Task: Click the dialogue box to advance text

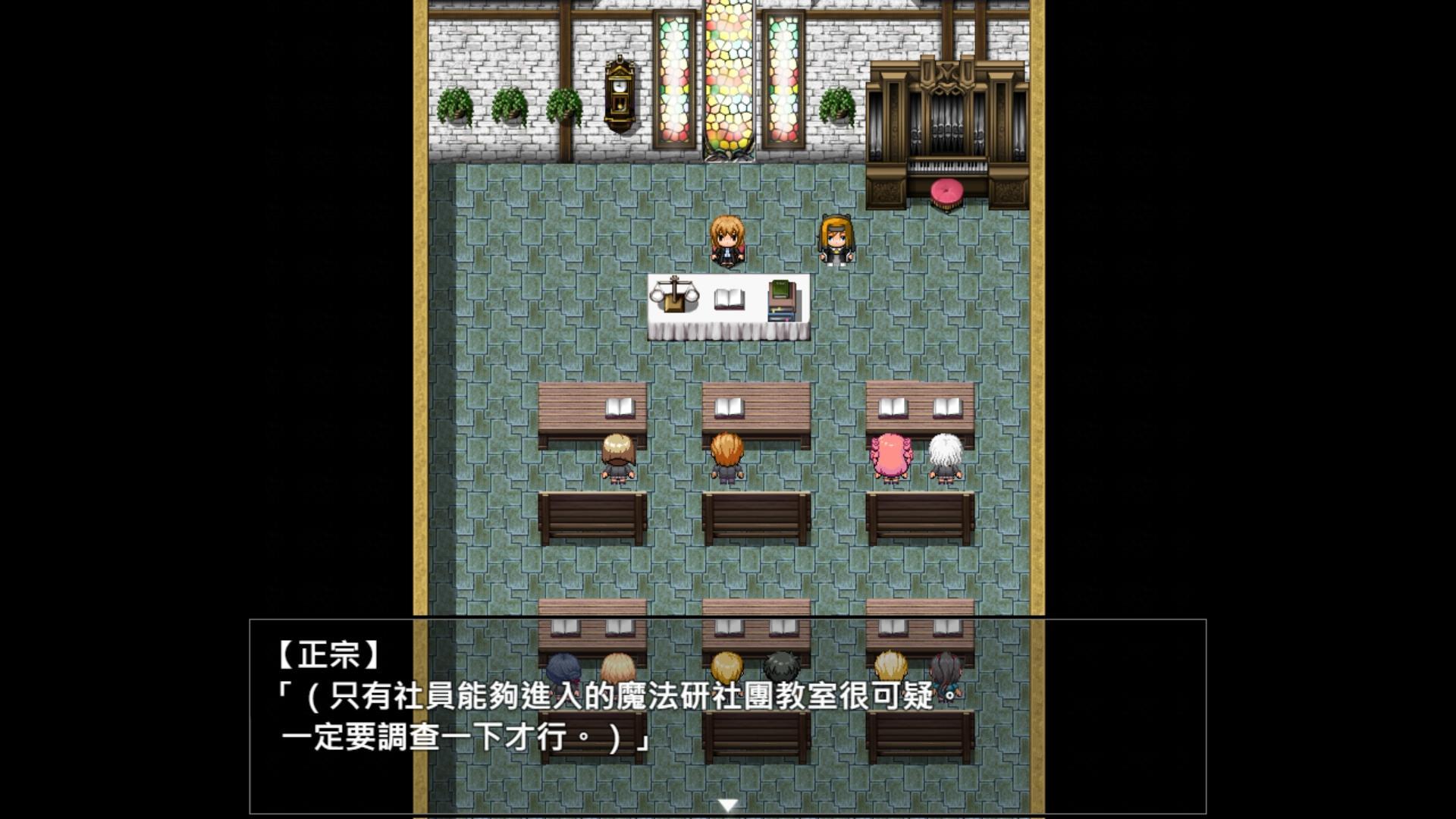Action: 728,713
